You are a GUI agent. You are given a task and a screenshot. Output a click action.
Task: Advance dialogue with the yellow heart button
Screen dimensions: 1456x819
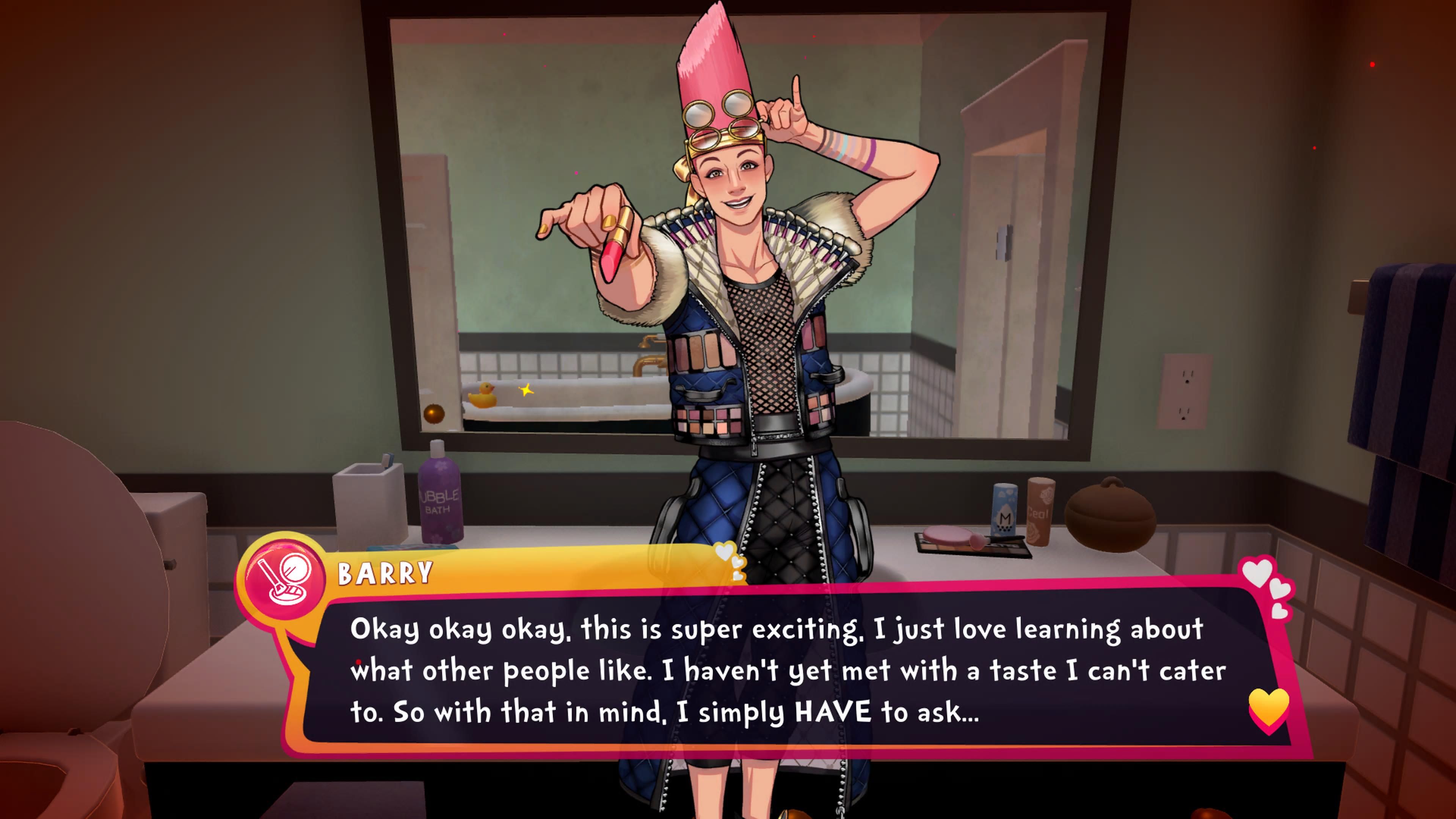coord(1268,708)
